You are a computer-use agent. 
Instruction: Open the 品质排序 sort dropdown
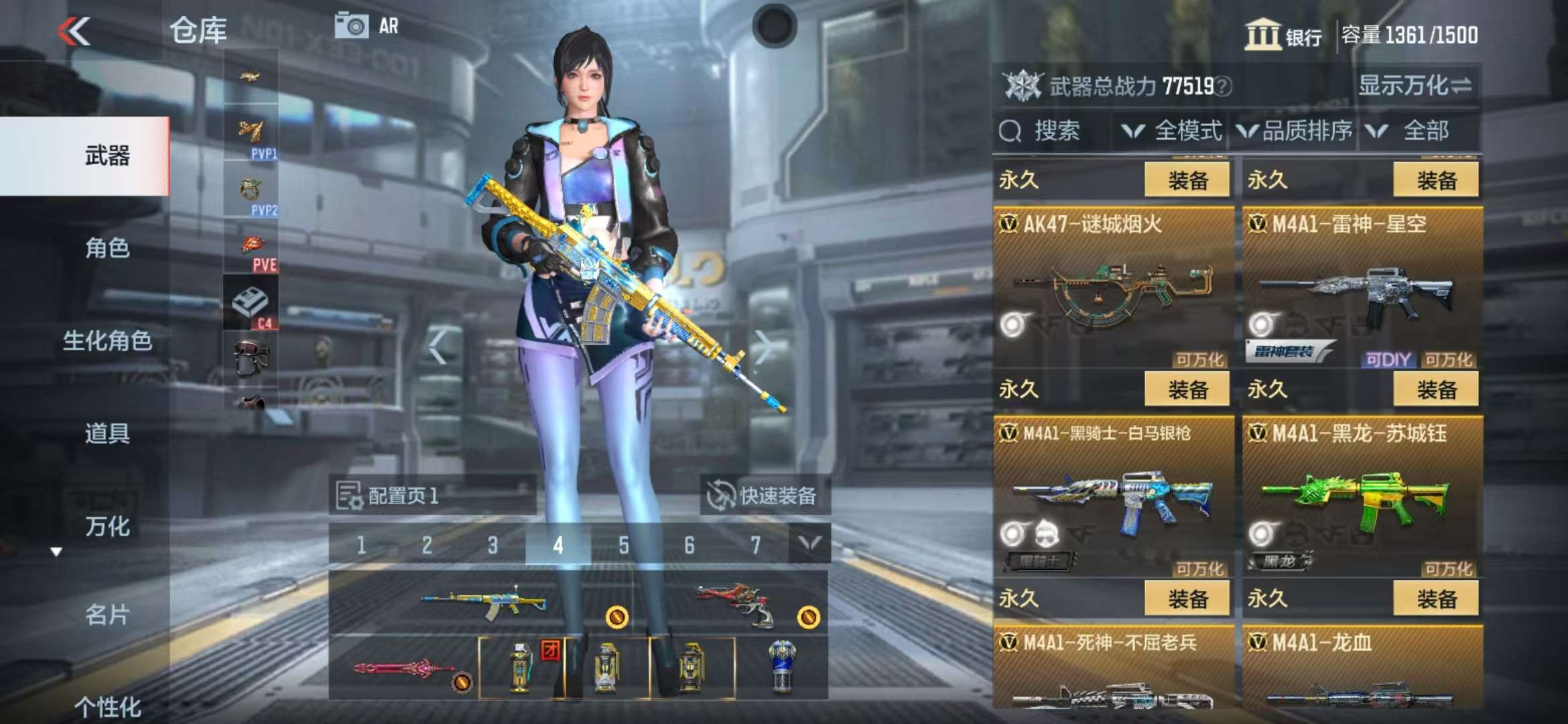coord(1295,131)
